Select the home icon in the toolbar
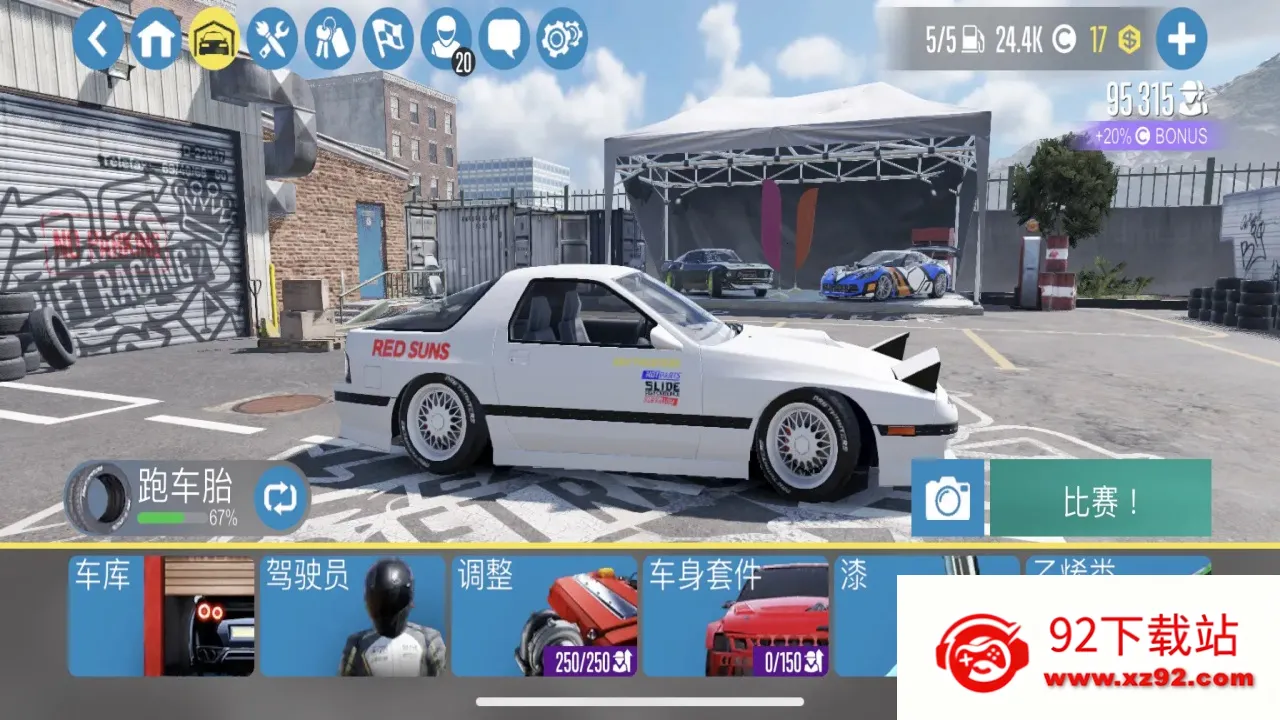 pyautogui.click(x=155, y=41)
